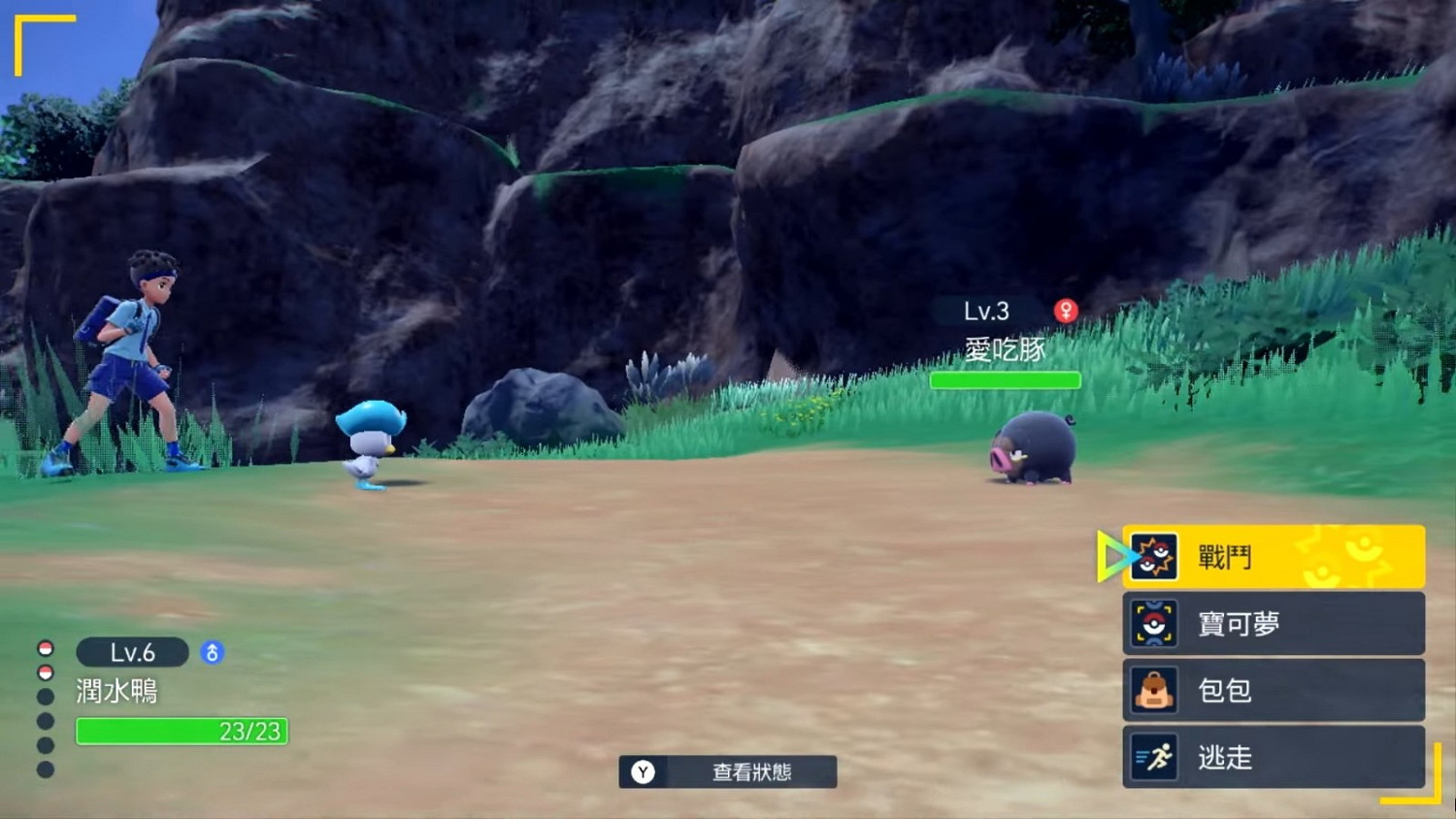
Task: Click the Lv.6 level badge
Action: coord(134,652)
